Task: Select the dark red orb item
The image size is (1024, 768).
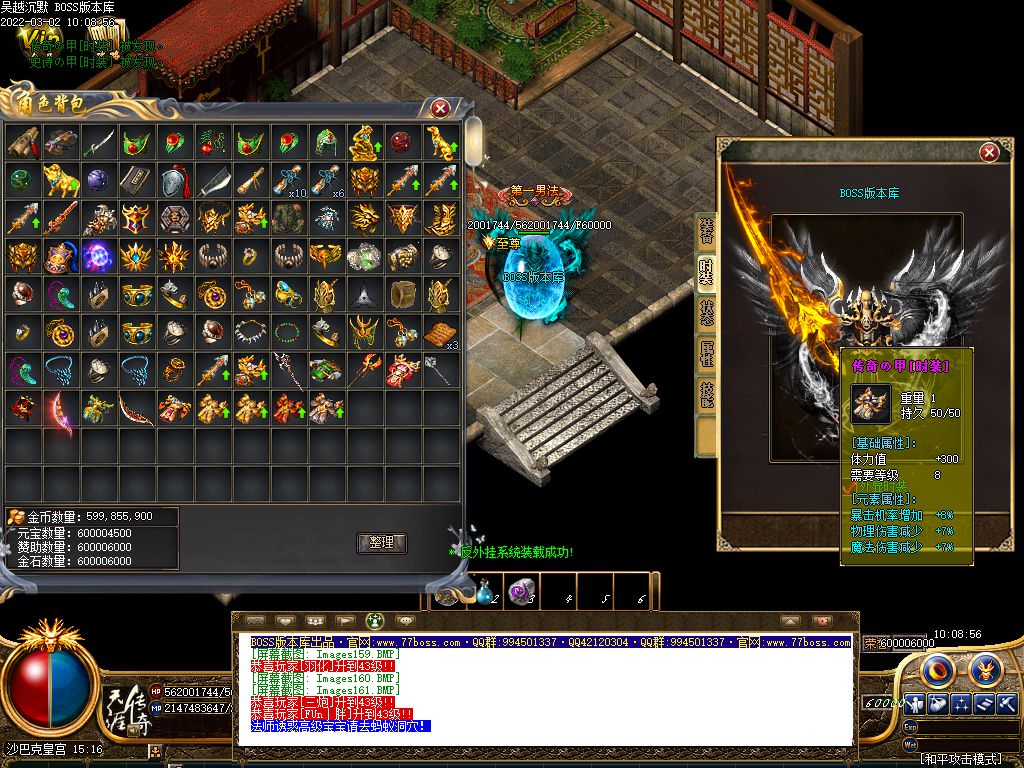Action: [401, 143]
